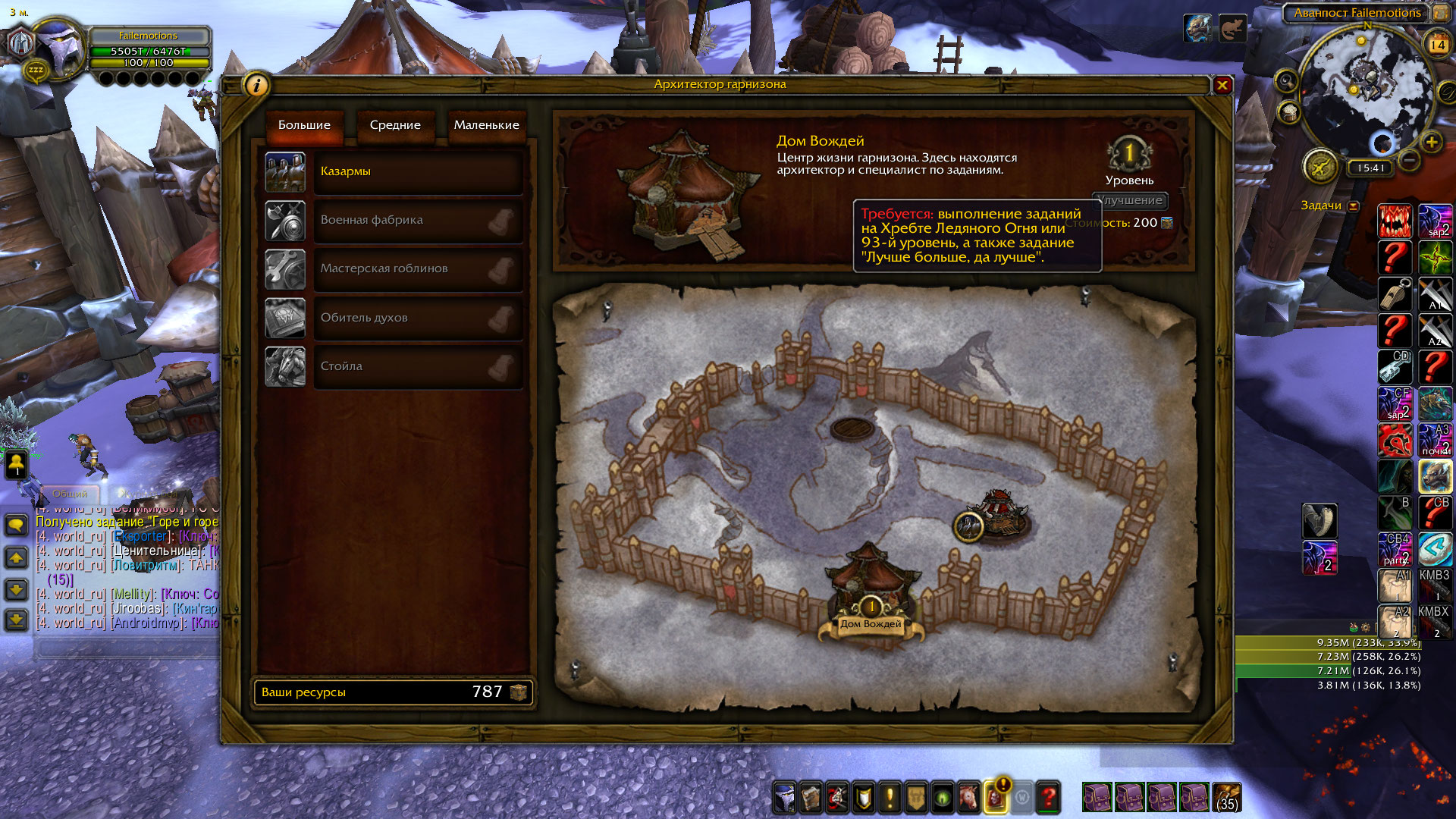
Task: Zoom out the minimap
Action: click(1409, 160)
